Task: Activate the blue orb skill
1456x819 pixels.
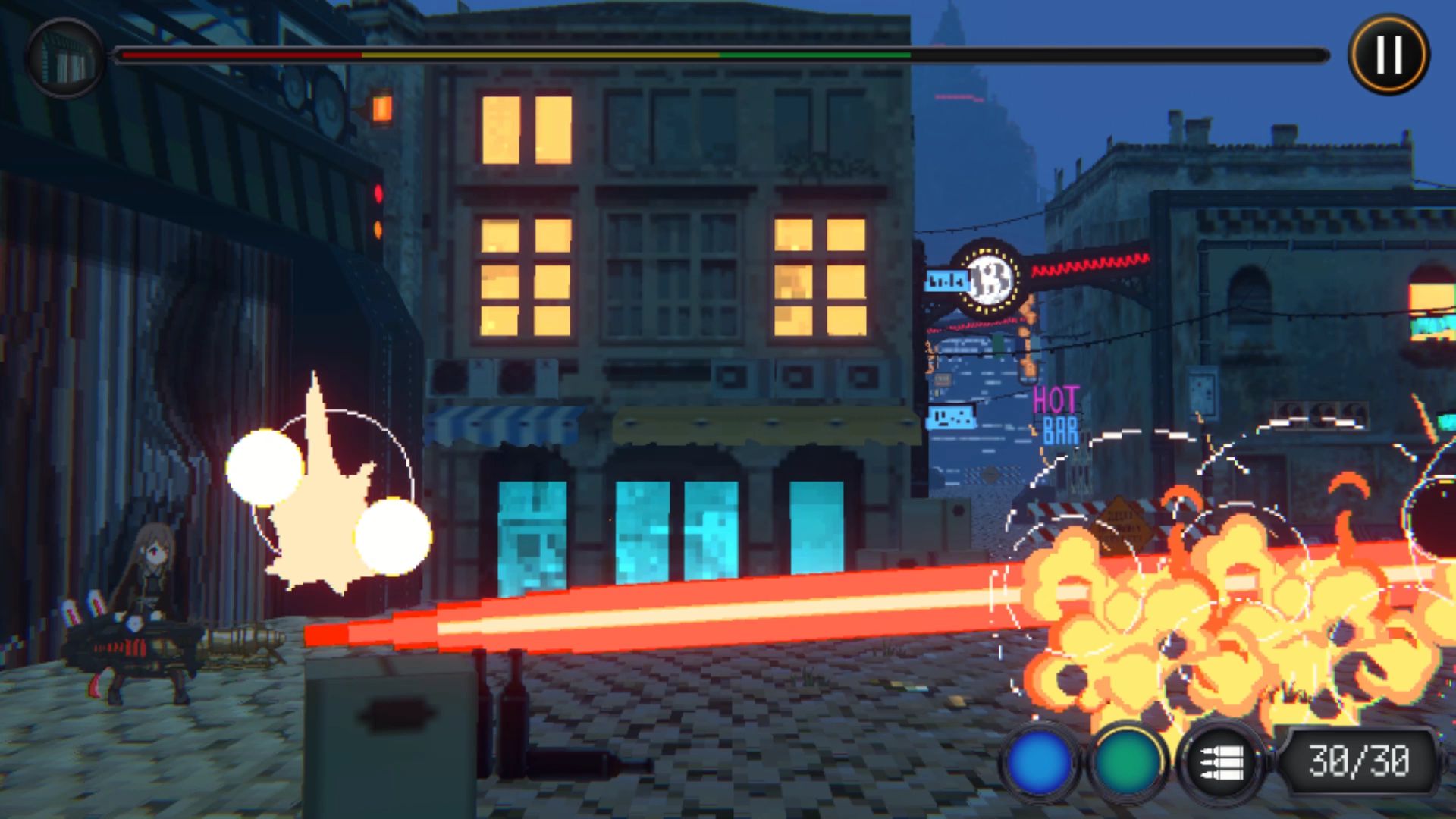Action: coord(1040,762)
